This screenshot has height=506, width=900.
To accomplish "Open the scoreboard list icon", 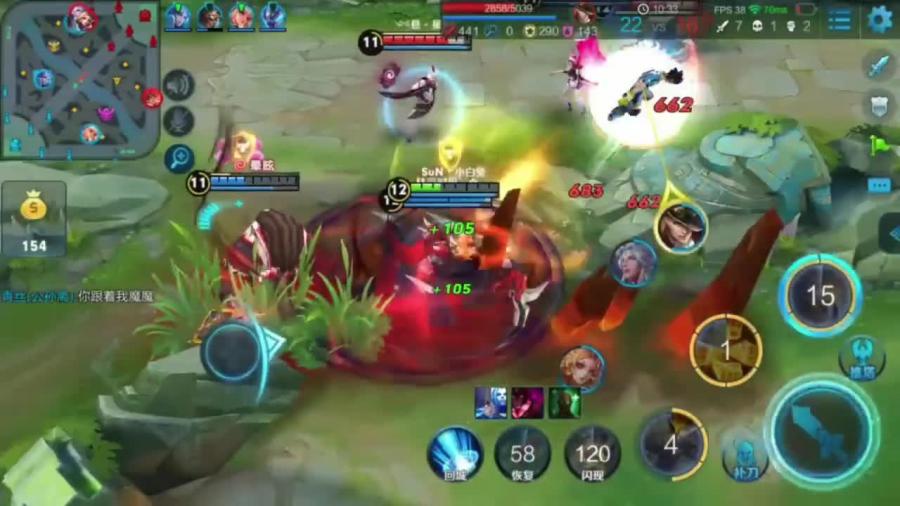I will [x=840, y=19].
